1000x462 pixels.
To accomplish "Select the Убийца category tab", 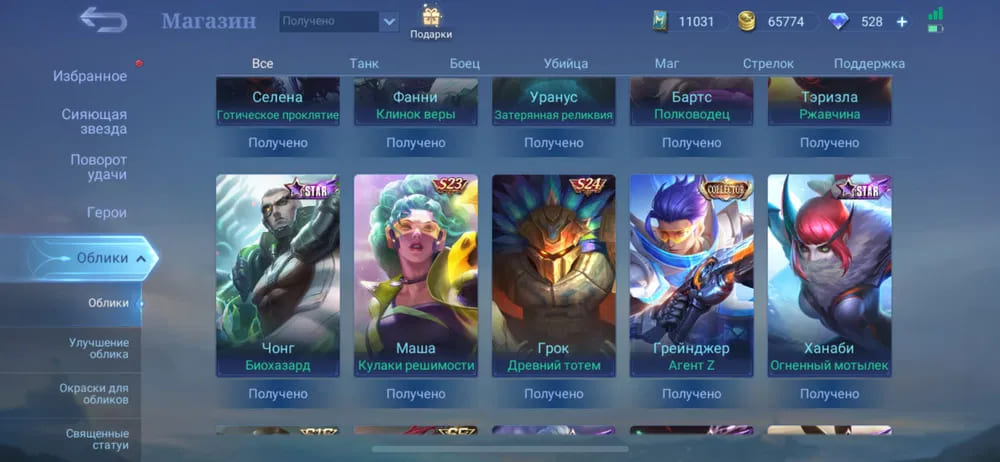I will pos(565,63).
